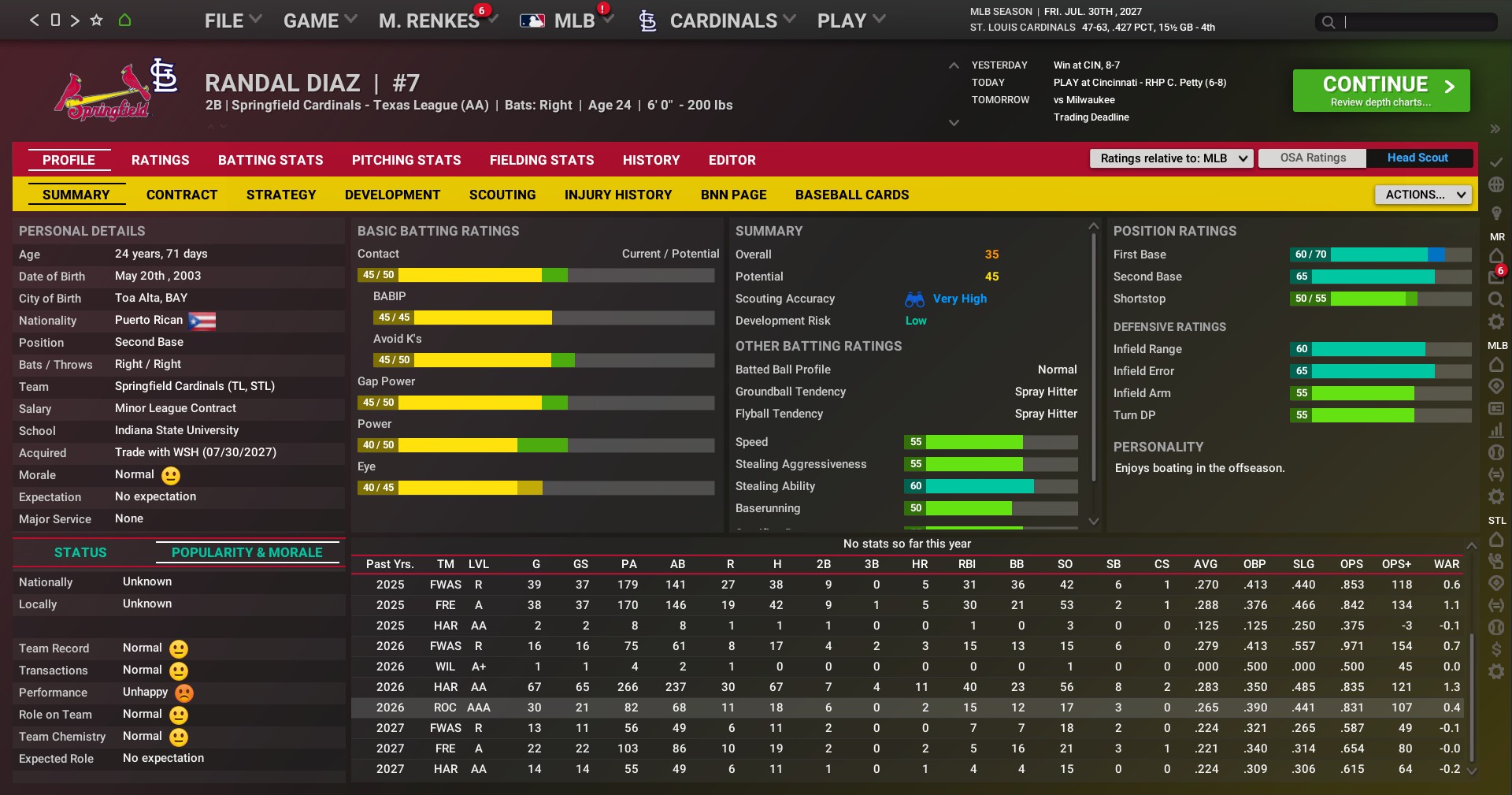Open the FIELDING STATS tab
Viewport: 1512px width, 795px height.
tap(541, 160)
